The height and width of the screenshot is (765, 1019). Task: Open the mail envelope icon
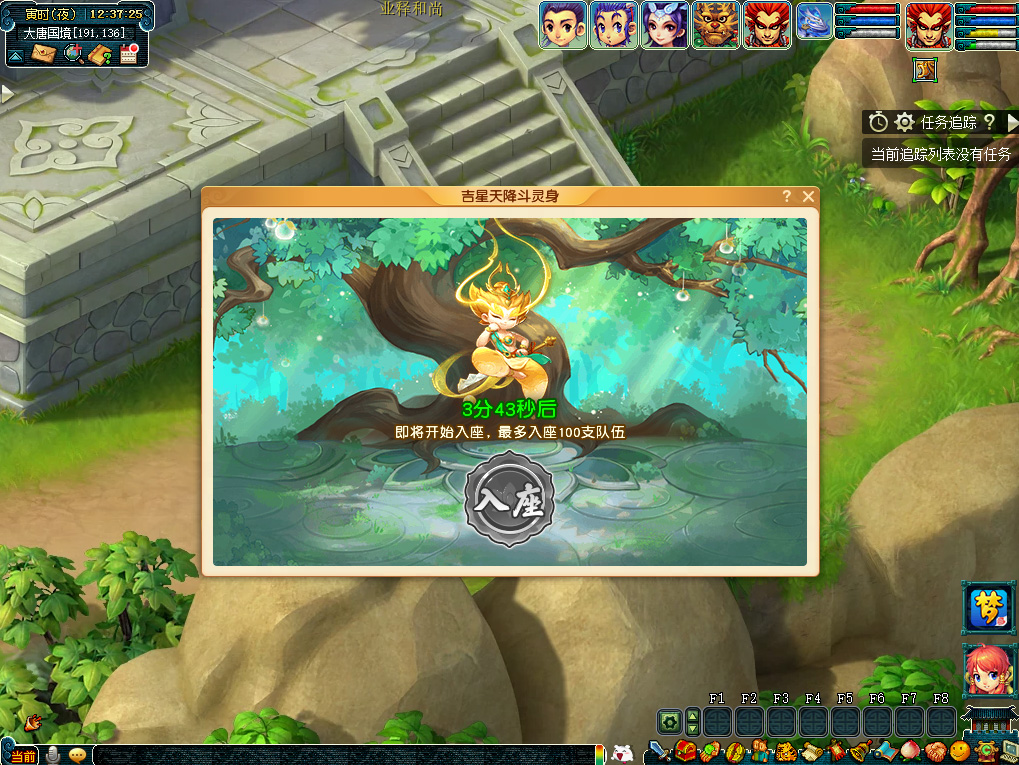44,54
